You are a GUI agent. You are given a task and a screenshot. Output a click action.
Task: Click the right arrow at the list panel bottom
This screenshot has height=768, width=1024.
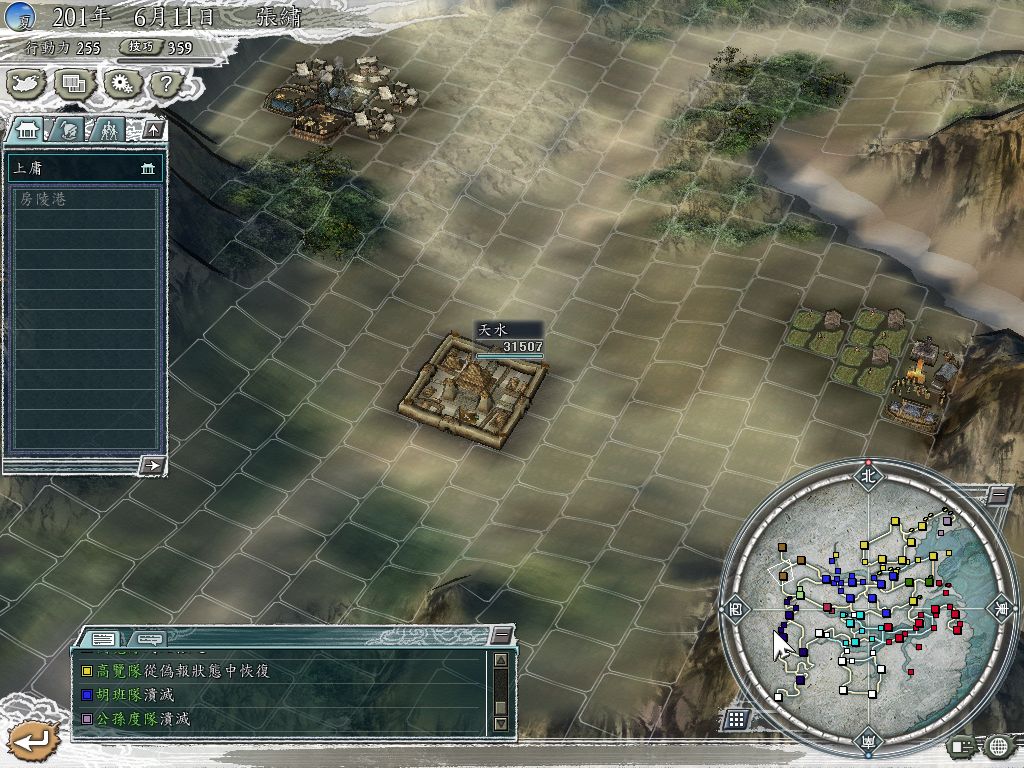tap(152, 465)
